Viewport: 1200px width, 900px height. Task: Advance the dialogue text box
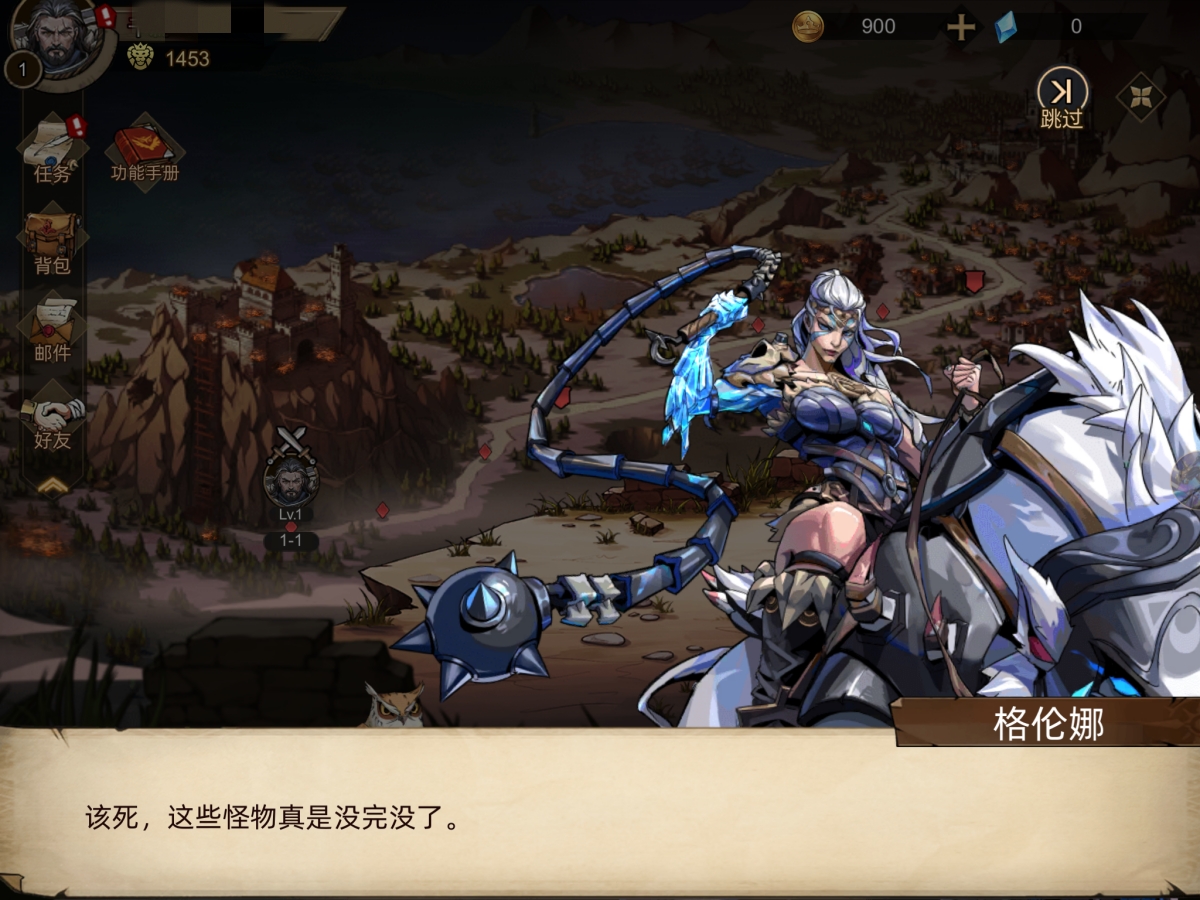(x=600, y=815)
